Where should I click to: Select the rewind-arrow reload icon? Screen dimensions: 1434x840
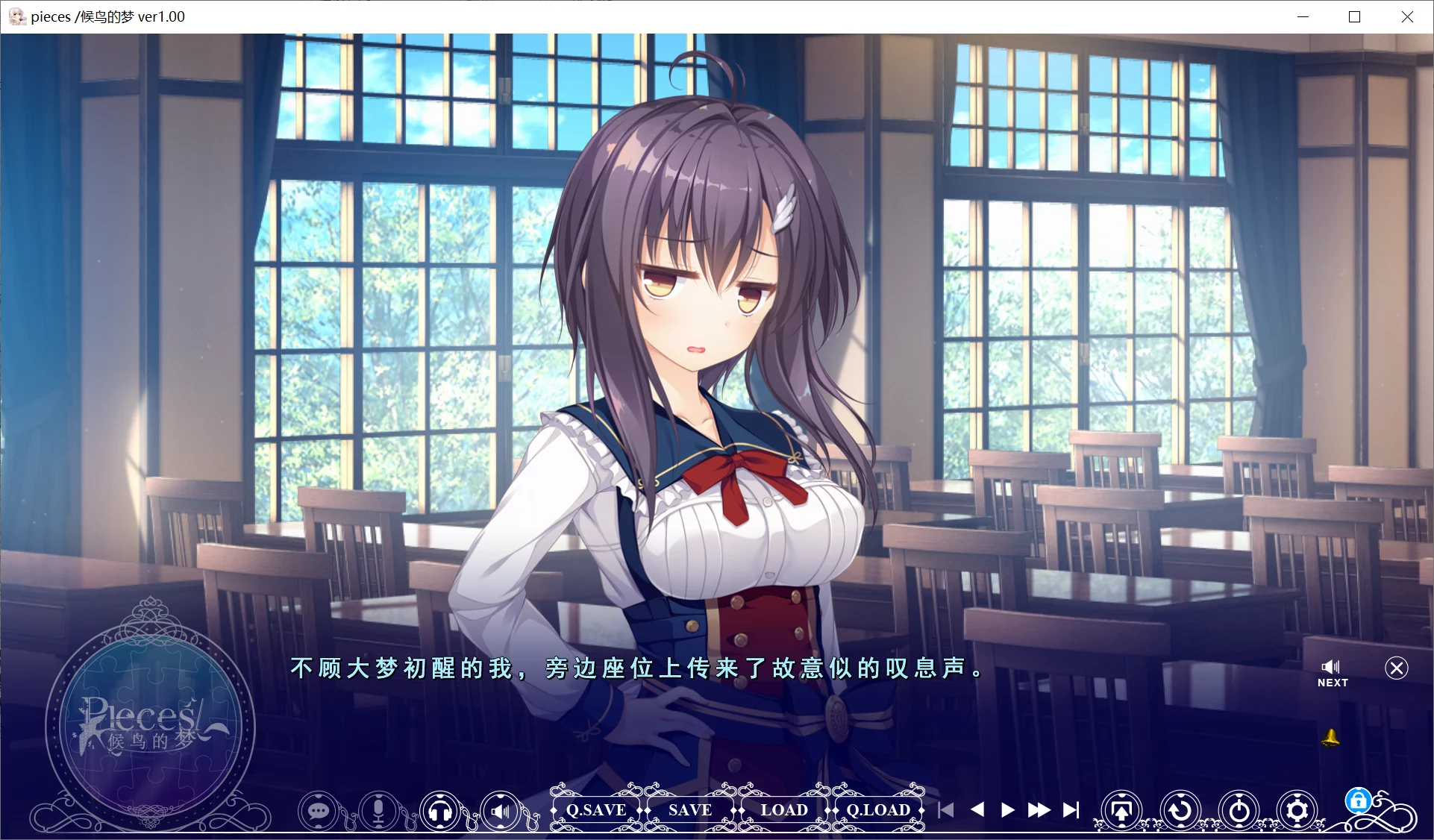coord(1180,810)
